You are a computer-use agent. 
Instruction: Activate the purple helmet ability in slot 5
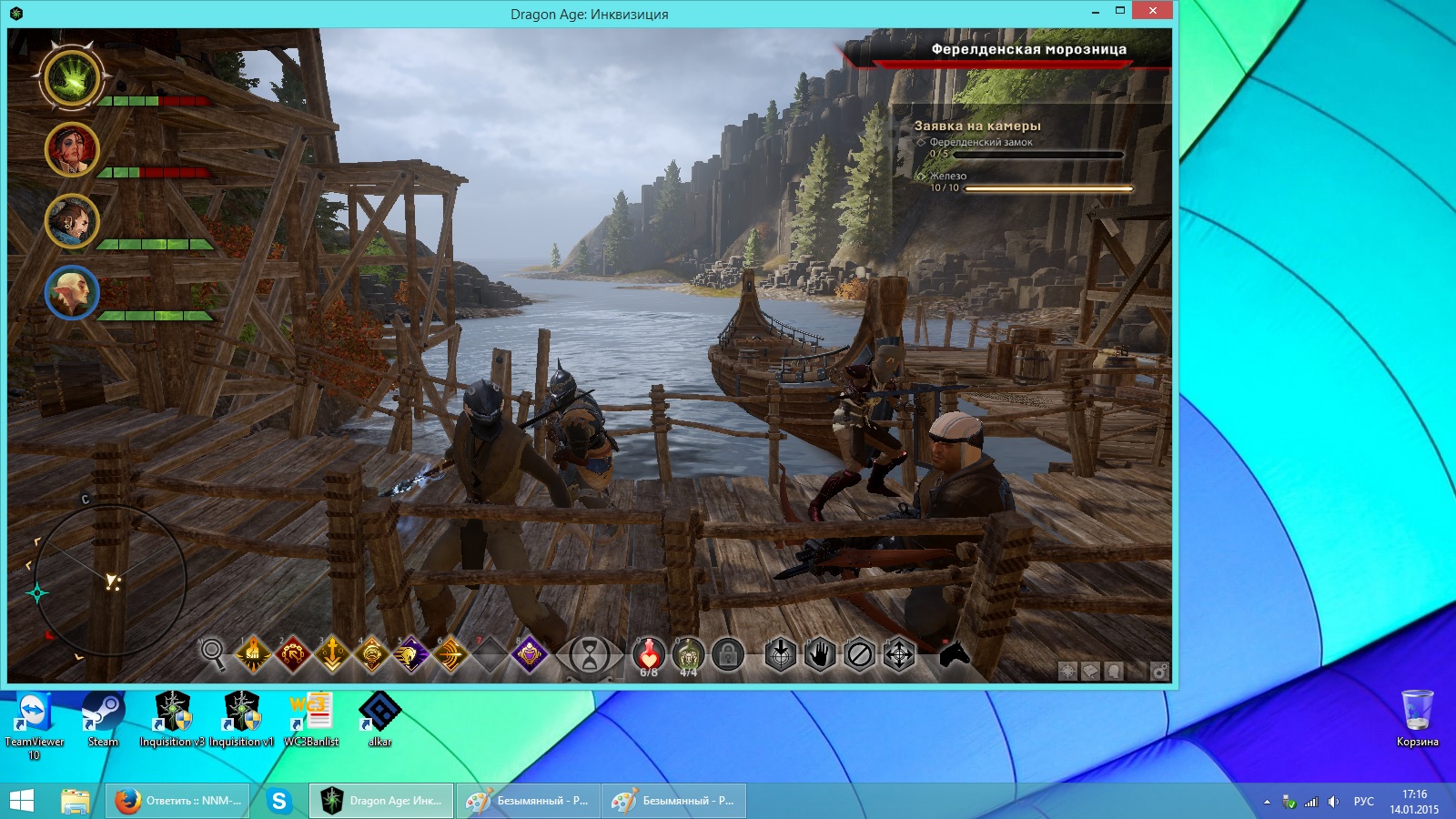[x=411, y=653]
